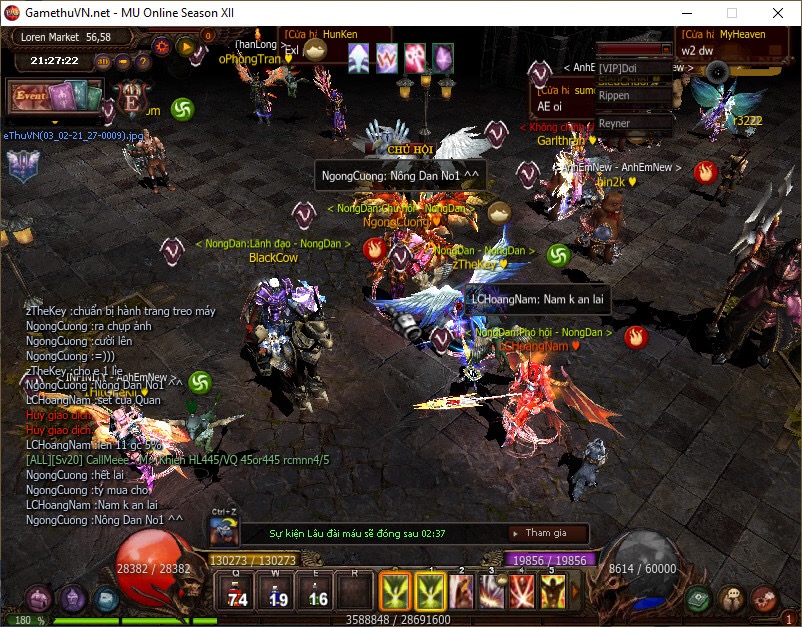Use the W potion slot with 19
Viewport: 802px width, 627px height.
[277, 591]
